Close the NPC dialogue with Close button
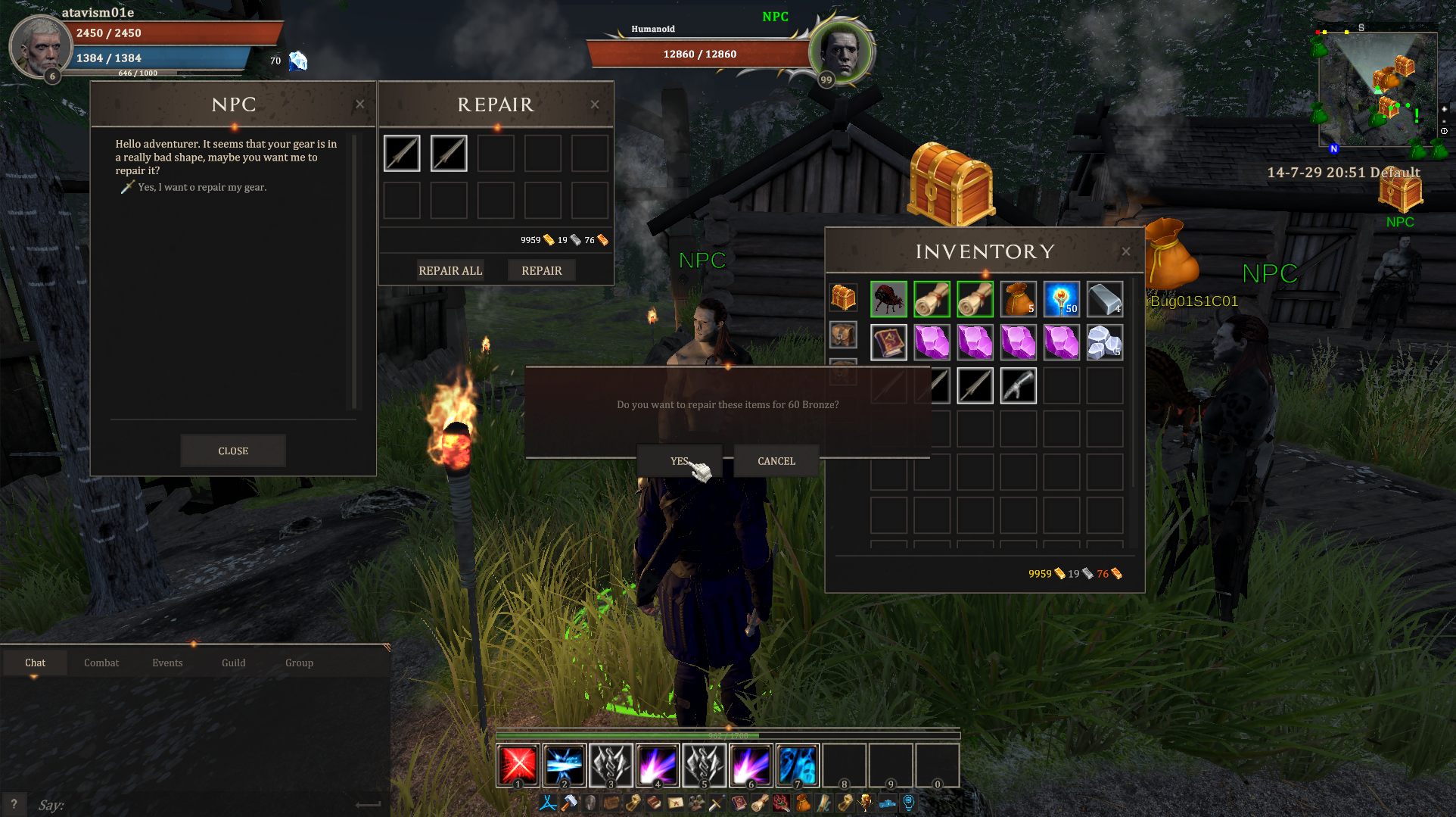Image resolution: width=1456 pixels, height=817 pixels. pyautogui.click(x=233, y=451)
